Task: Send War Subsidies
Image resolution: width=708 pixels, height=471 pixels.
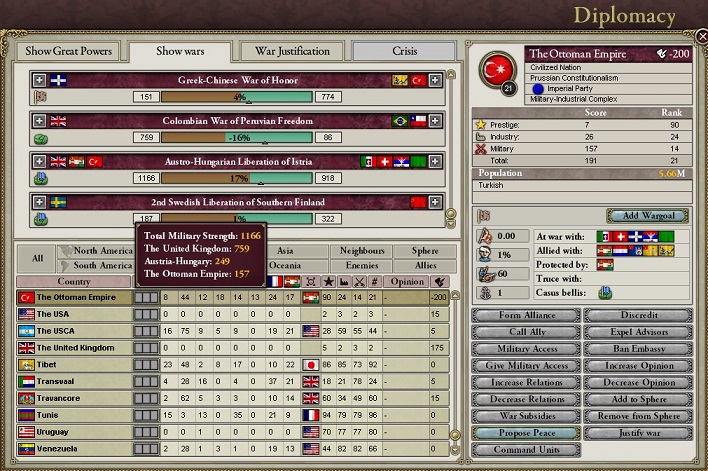Action: coord(526,417)
